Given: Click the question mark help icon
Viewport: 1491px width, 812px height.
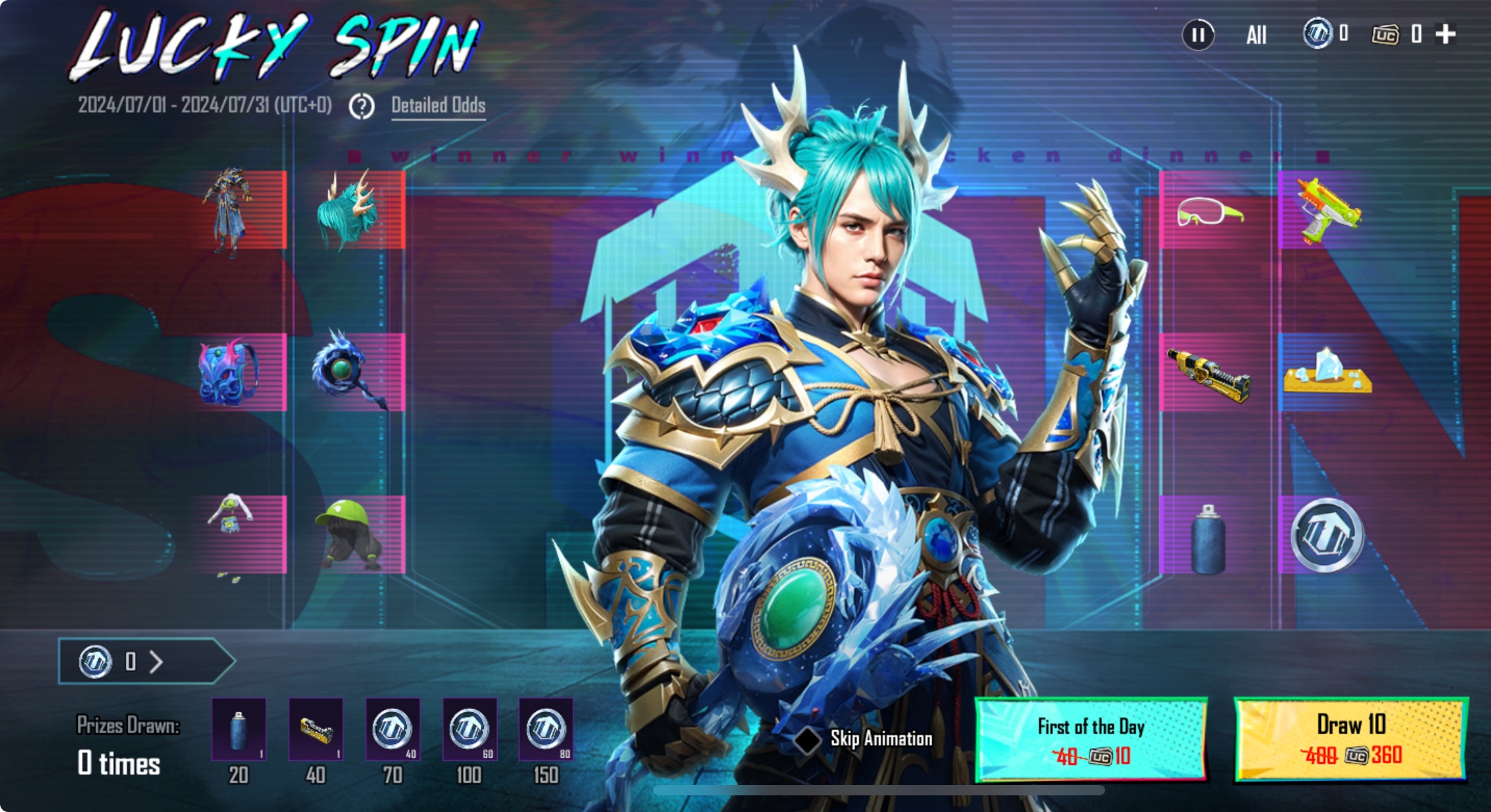Looking at the screenshot, I should point(362,106).
